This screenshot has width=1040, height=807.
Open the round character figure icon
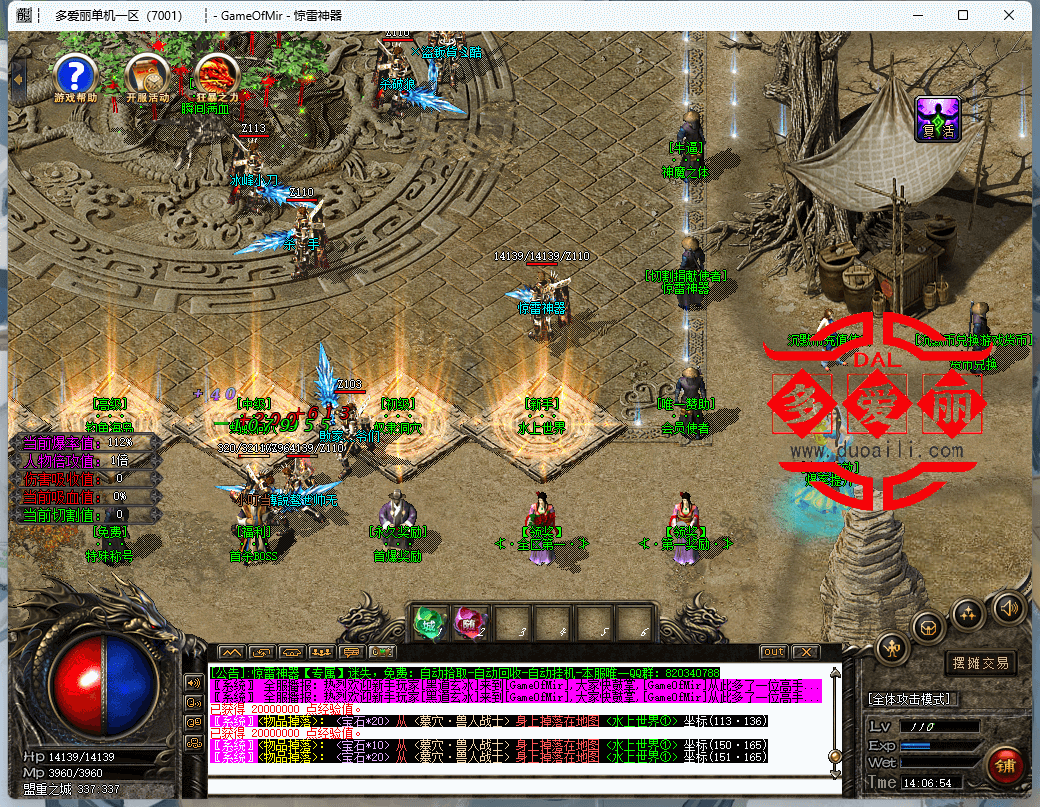[x=893, y=648]
